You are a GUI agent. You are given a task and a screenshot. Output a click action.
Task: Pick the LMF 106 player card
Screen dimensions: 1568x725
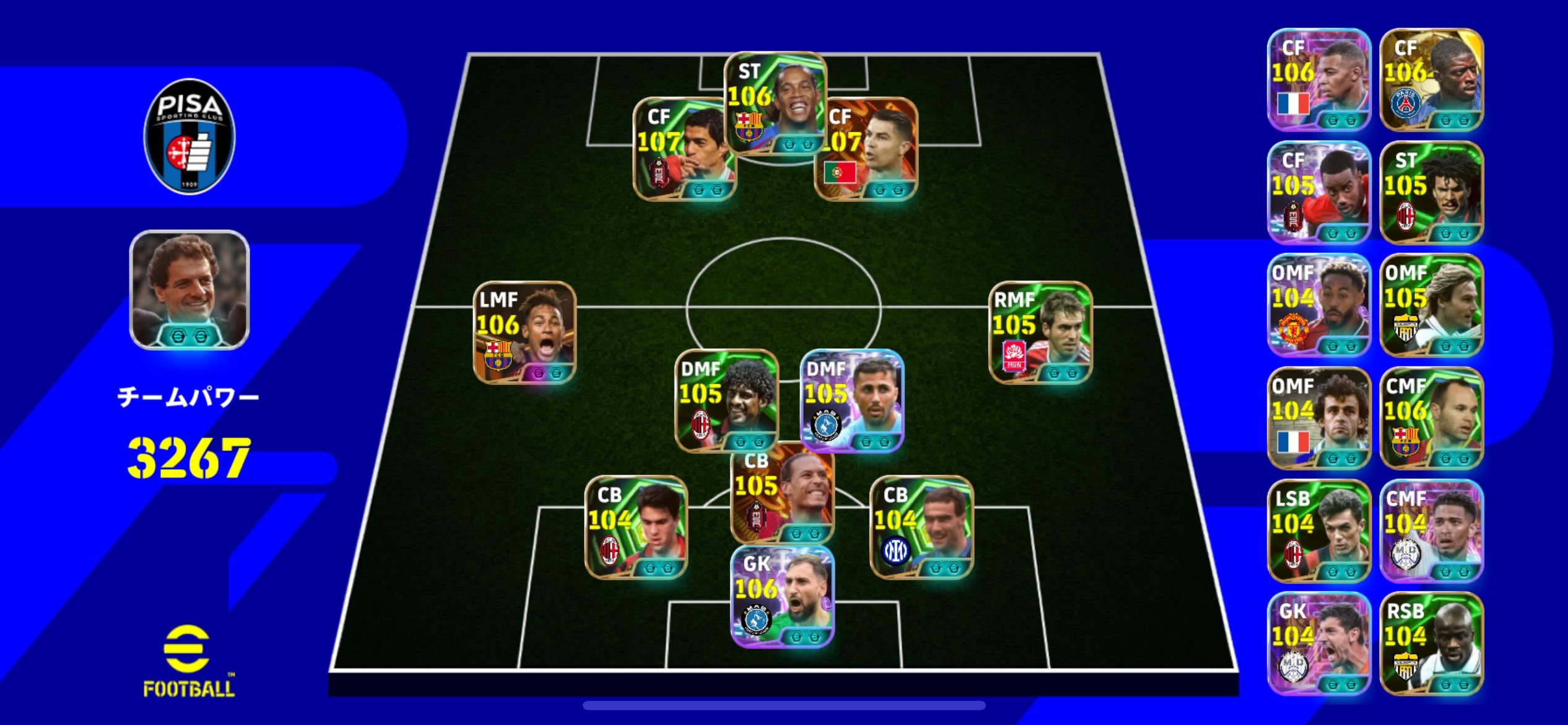tap(525, 333)
